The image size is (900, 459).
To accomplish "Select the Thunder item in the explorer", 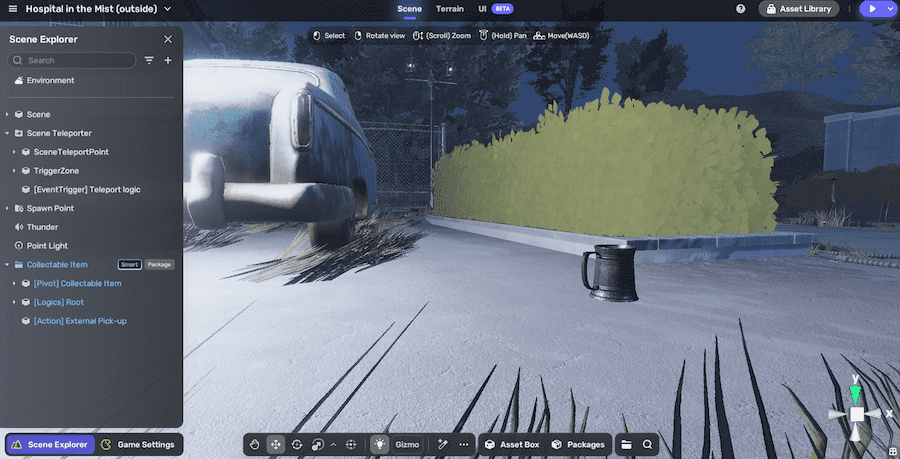I will (x=42, y=227).
